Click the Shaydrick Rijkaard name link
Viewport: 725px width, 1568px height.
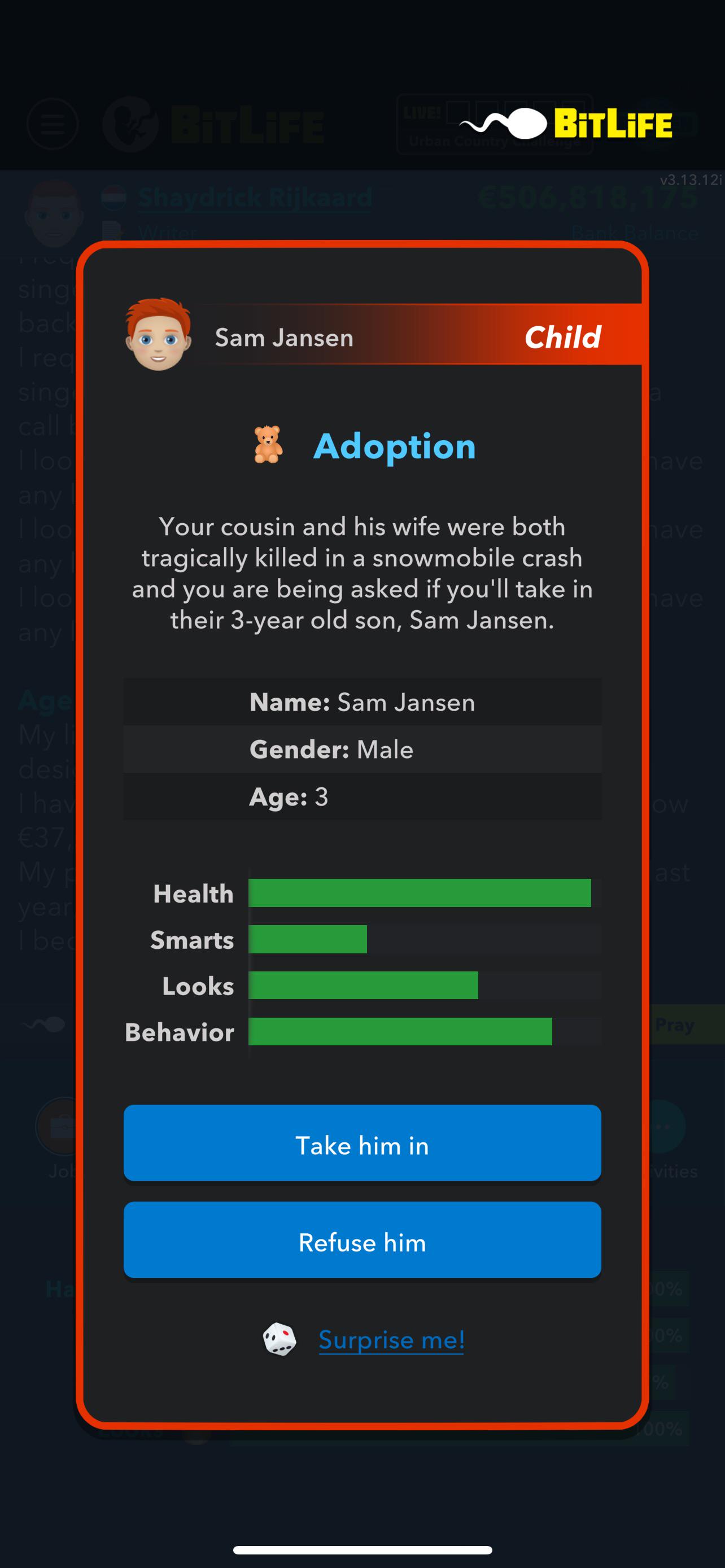point(254,196)
